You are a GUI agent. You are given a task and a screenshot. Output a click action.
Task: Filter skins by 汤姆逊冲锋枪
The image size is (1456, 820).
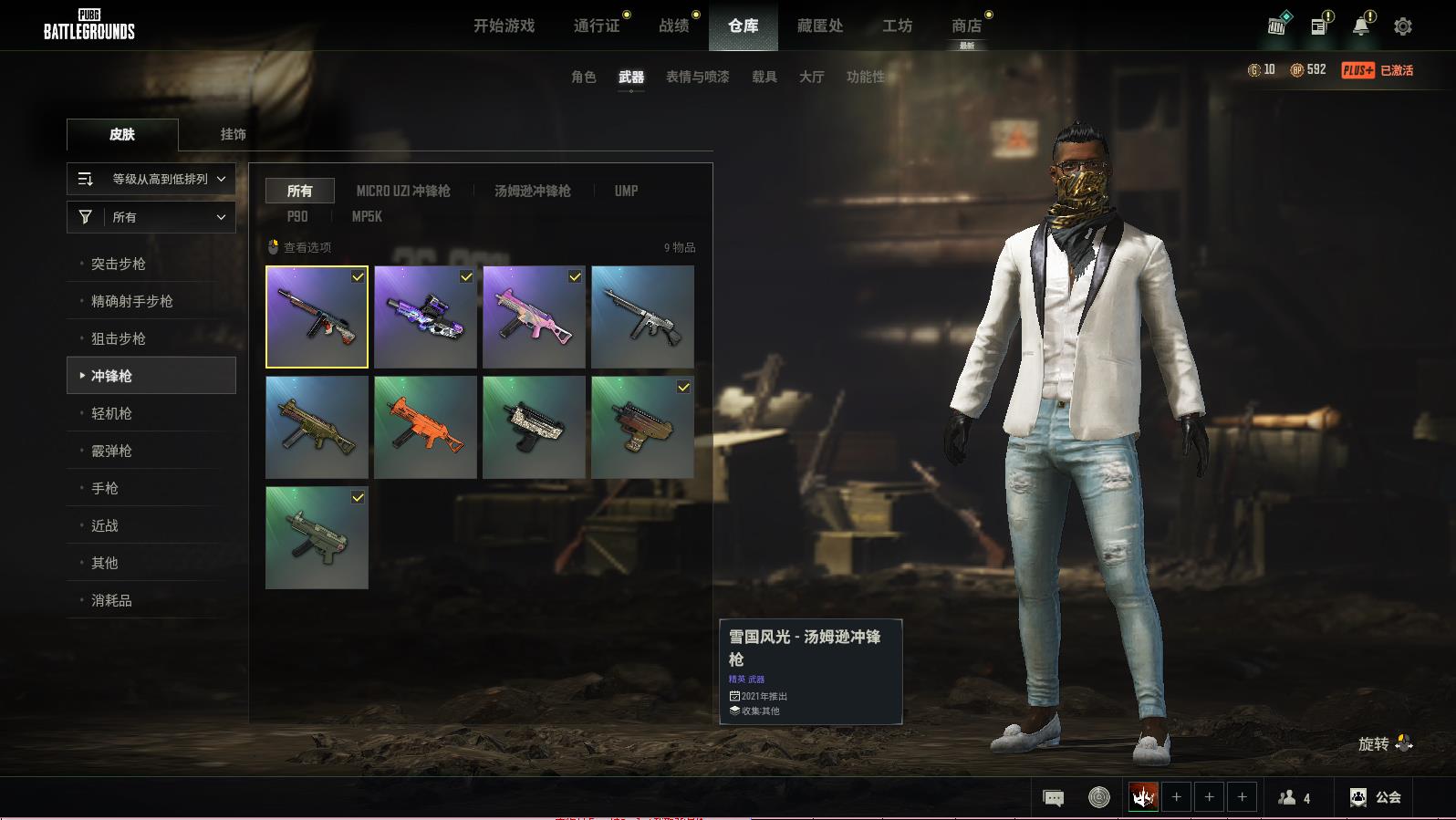pos(532,191)
